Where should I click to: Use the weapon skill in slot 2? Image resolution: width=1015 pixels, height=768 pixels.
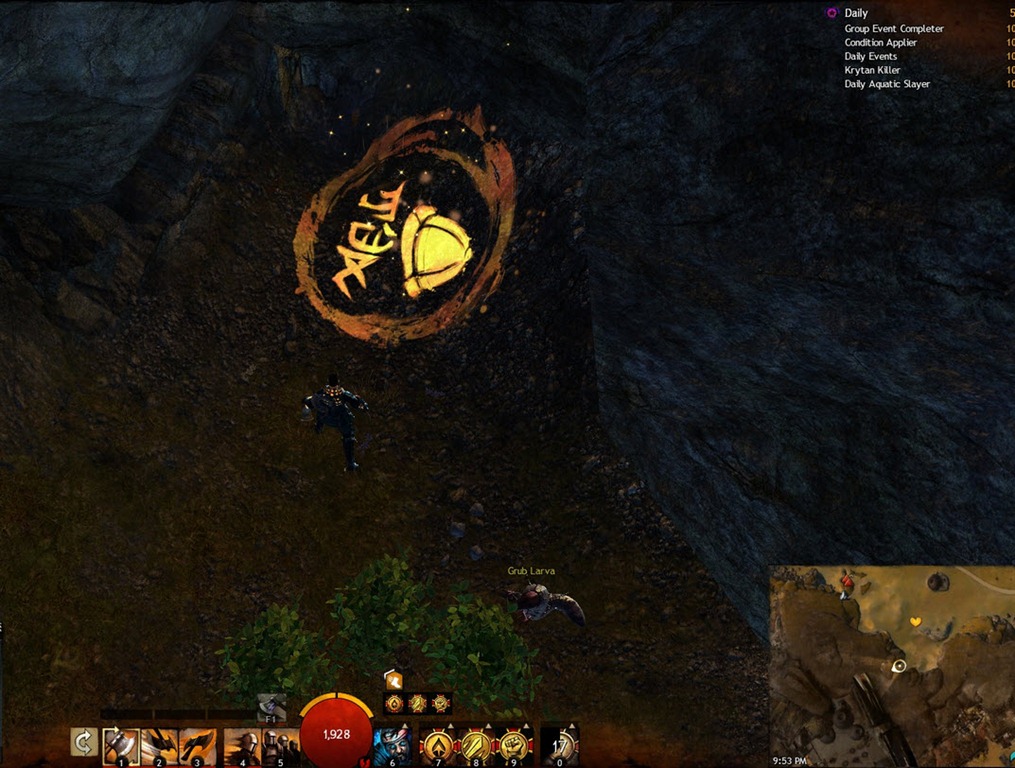point(159,745)
